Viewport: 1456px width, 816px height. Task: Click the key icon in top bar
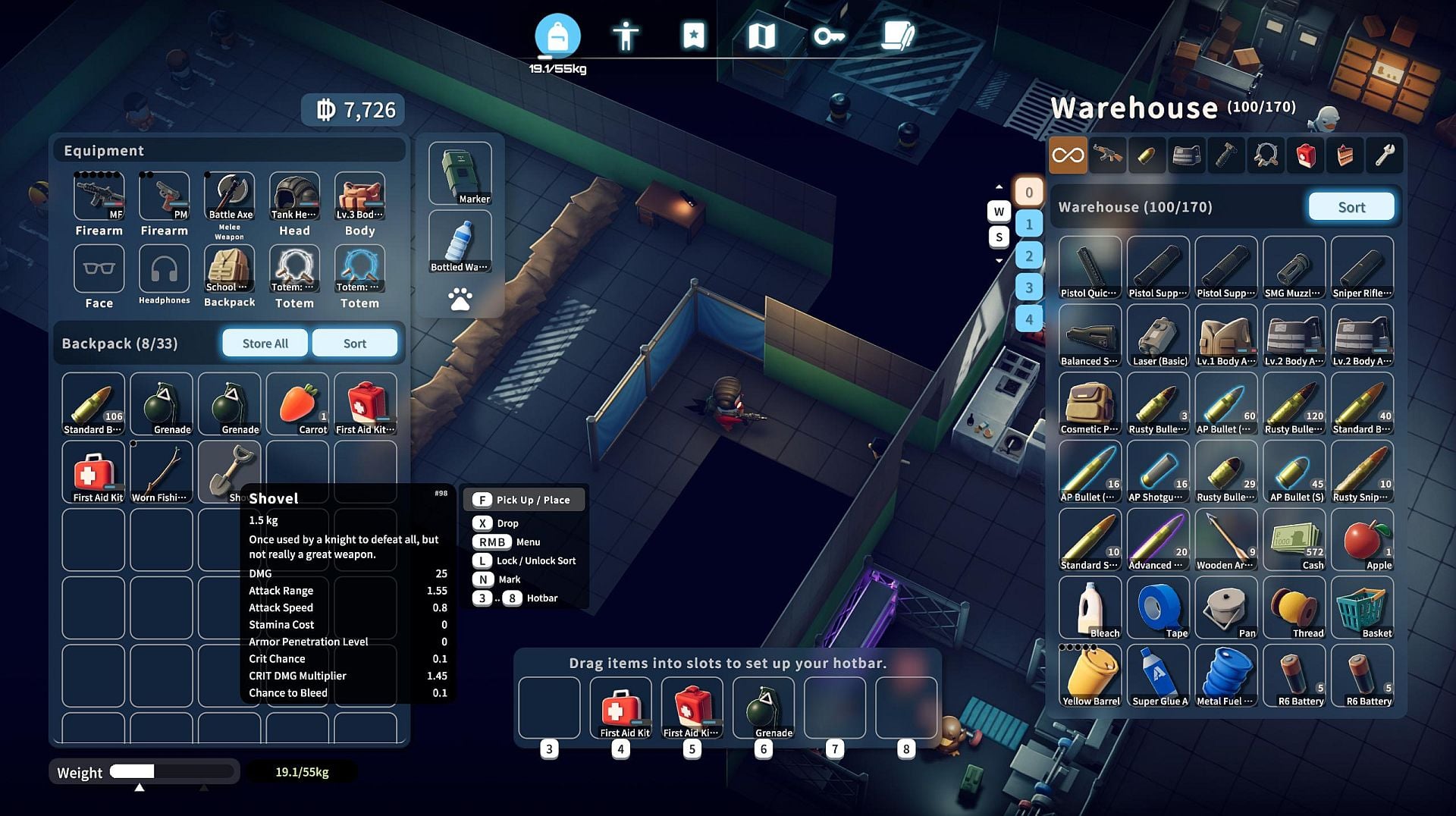(828, 34)
